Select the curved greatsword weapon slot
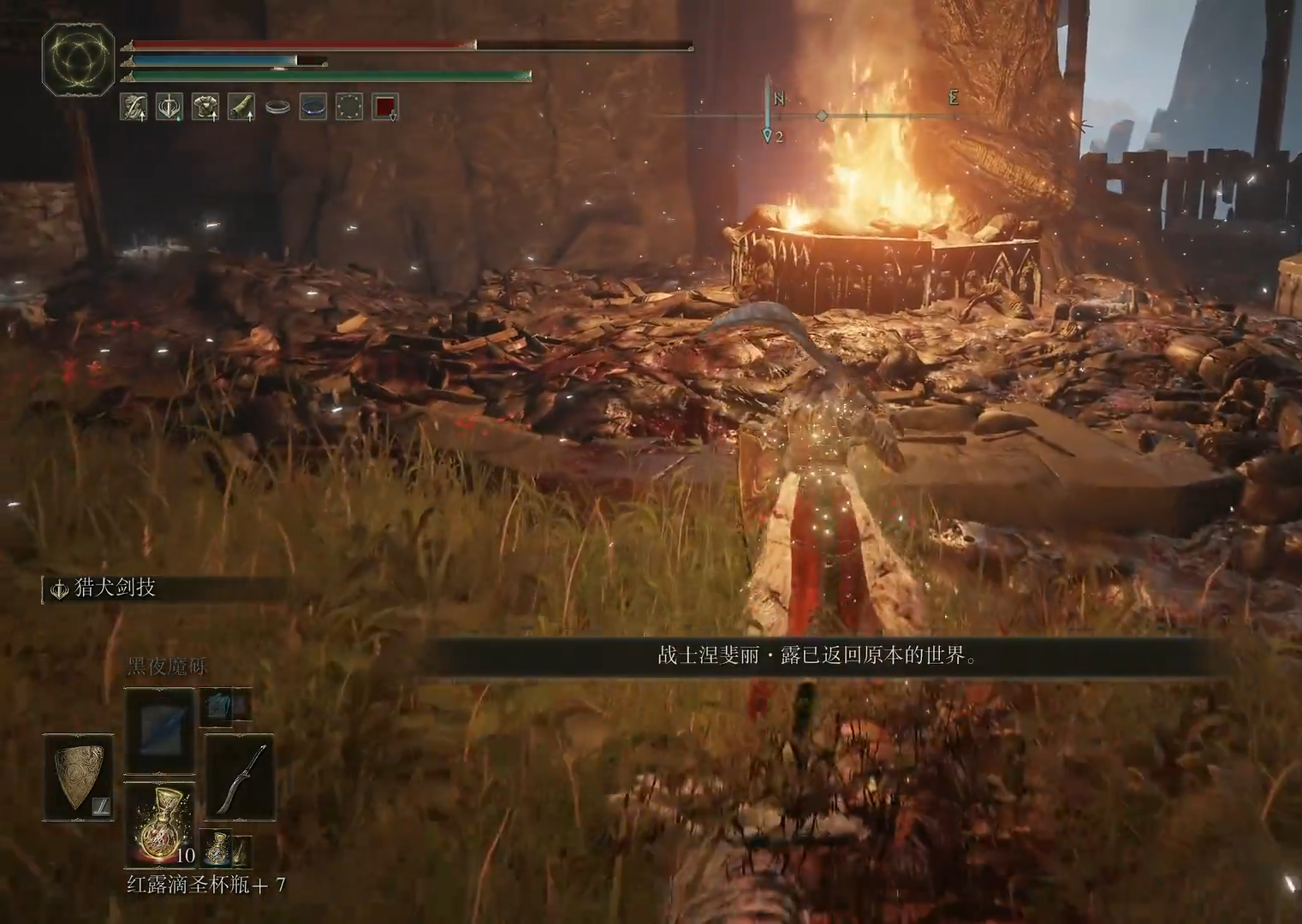Image resolution: width=1302 pixels, height=924 pixels. [240, 778]
